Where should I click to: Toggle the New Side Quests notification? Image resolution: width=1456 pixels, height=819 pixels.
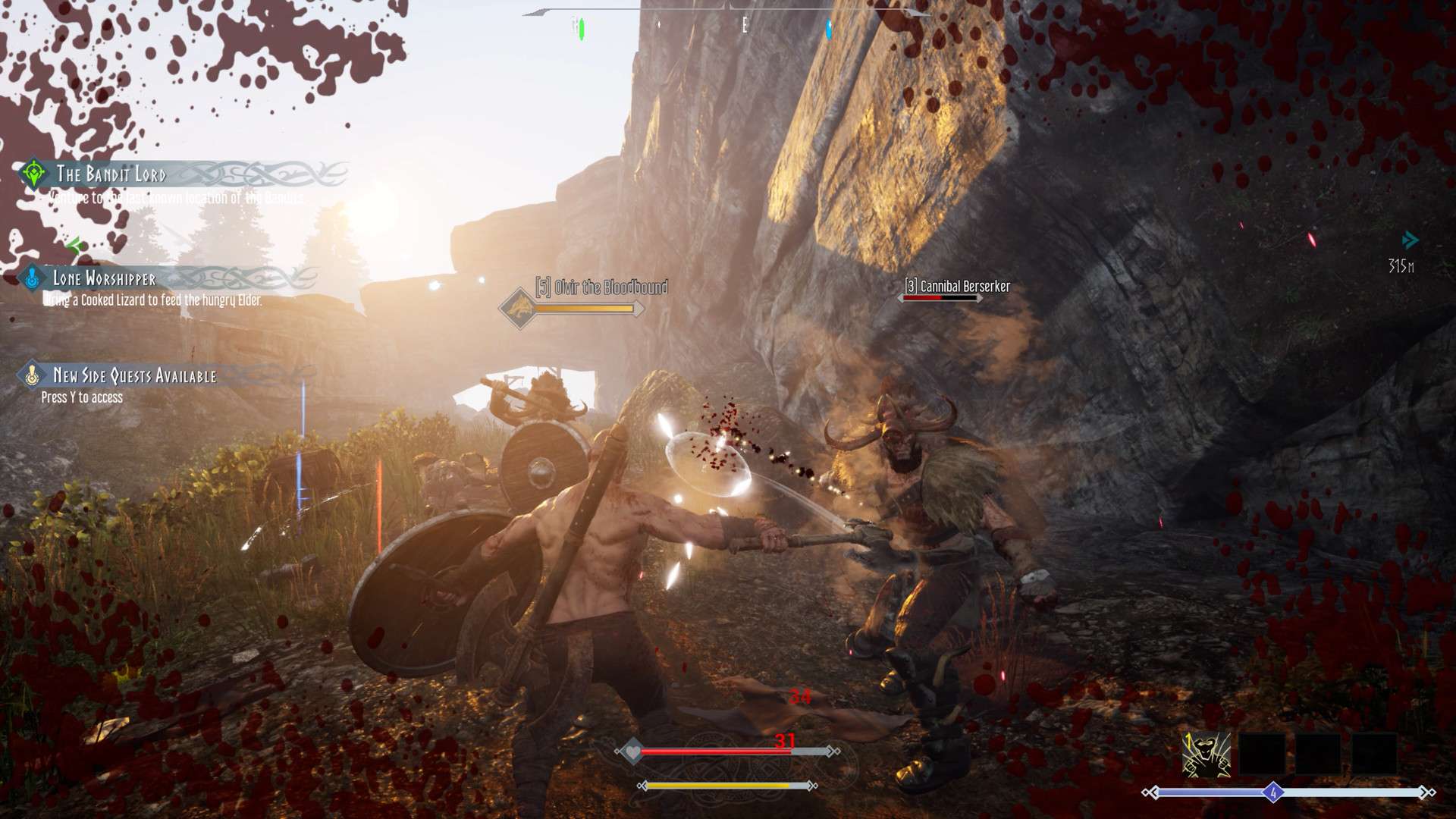click(x=134, y=374)
